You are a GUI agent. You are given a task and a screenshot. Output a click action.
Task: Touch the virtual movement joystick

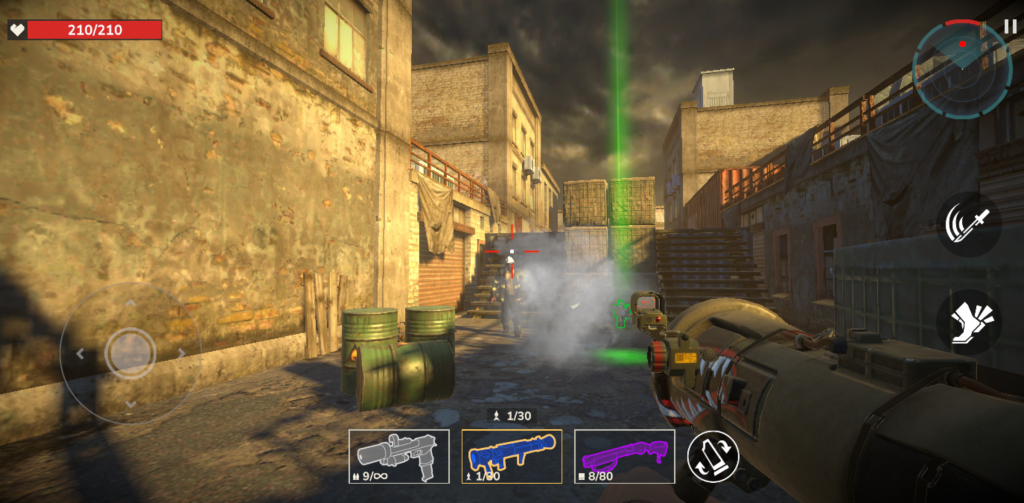[129, 352]
